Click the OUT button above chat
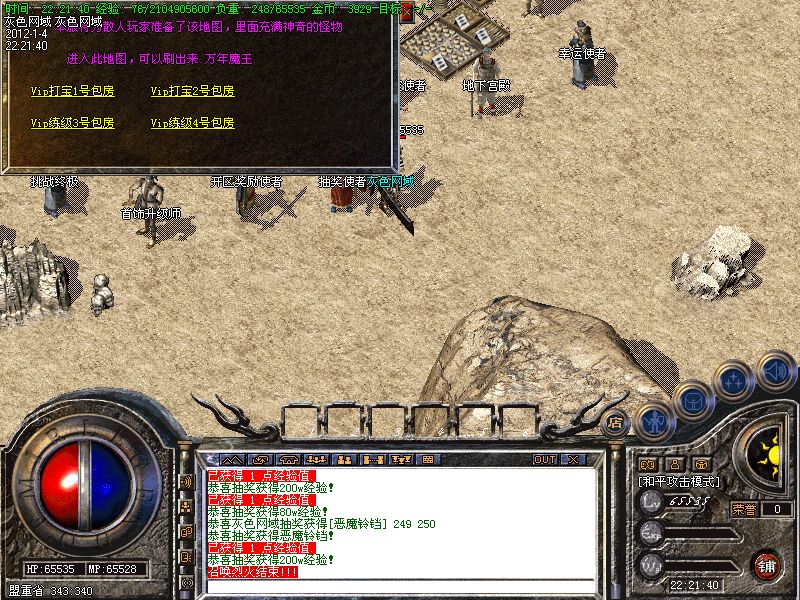 click(x=545, y=460)
